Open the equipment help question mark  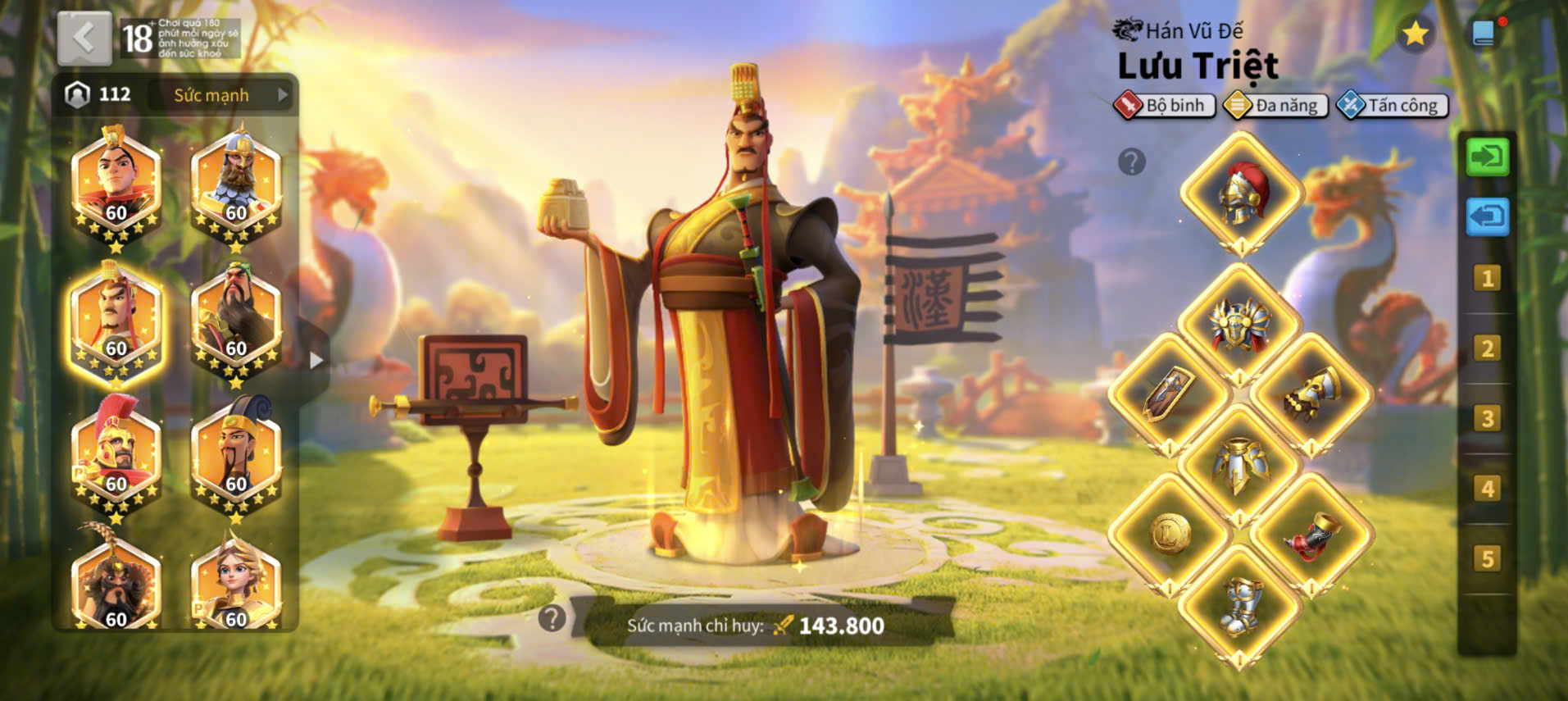click(x=1131, y=162)
